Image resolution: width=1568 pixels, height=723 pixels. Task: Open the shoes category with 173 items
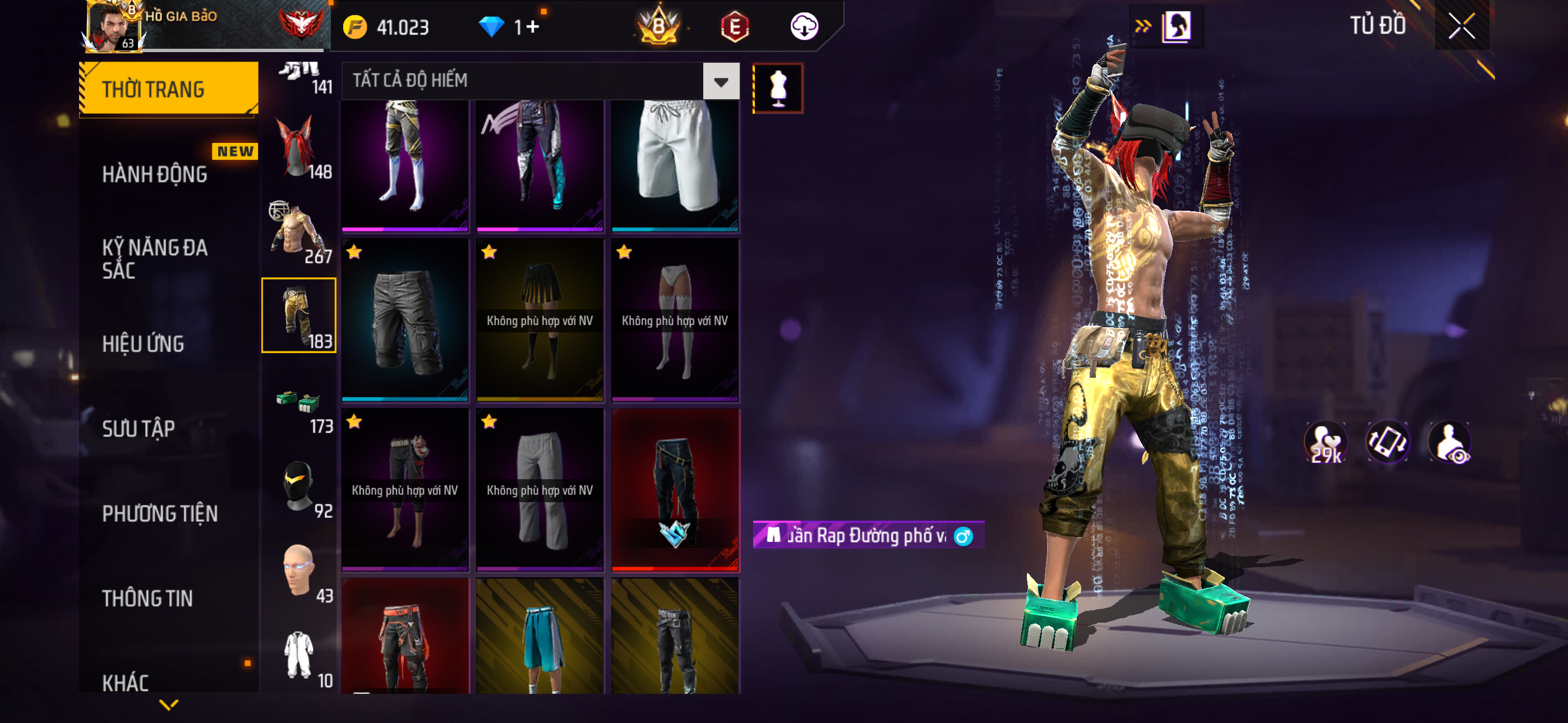point(299,409)
